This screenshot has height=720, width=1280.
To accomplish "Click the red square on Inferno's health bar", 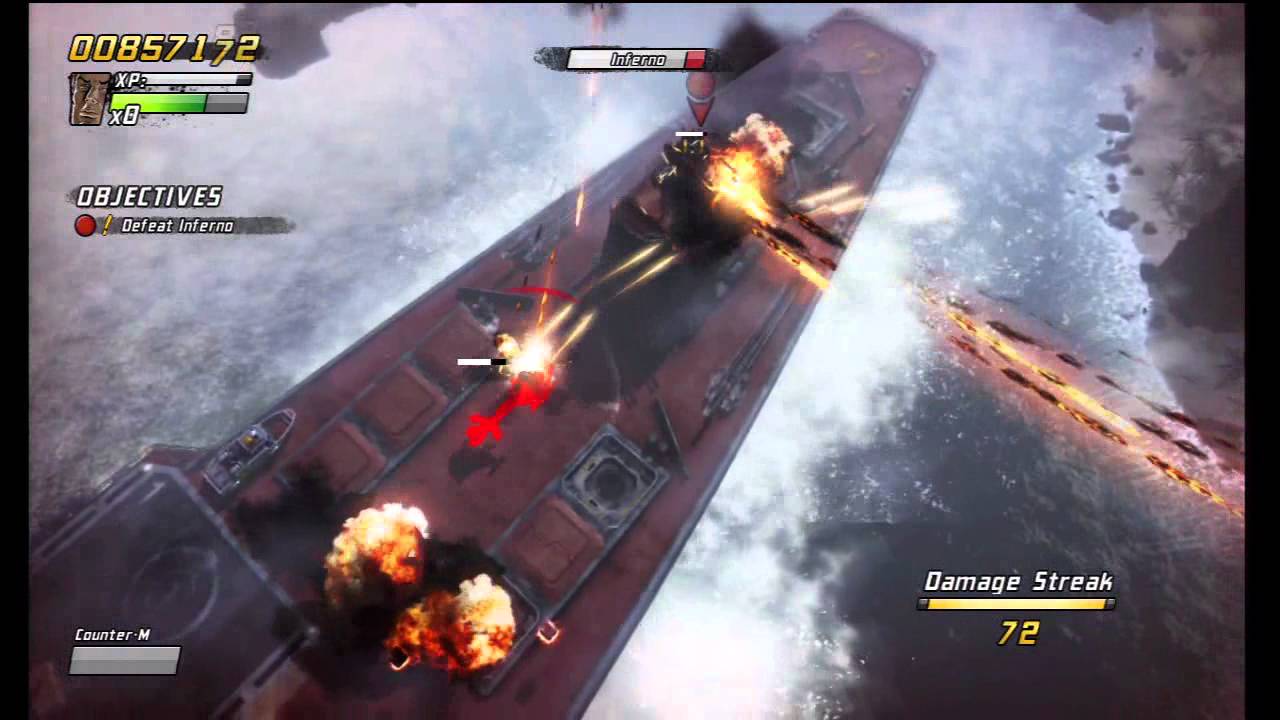I will (x=695, y=58).
